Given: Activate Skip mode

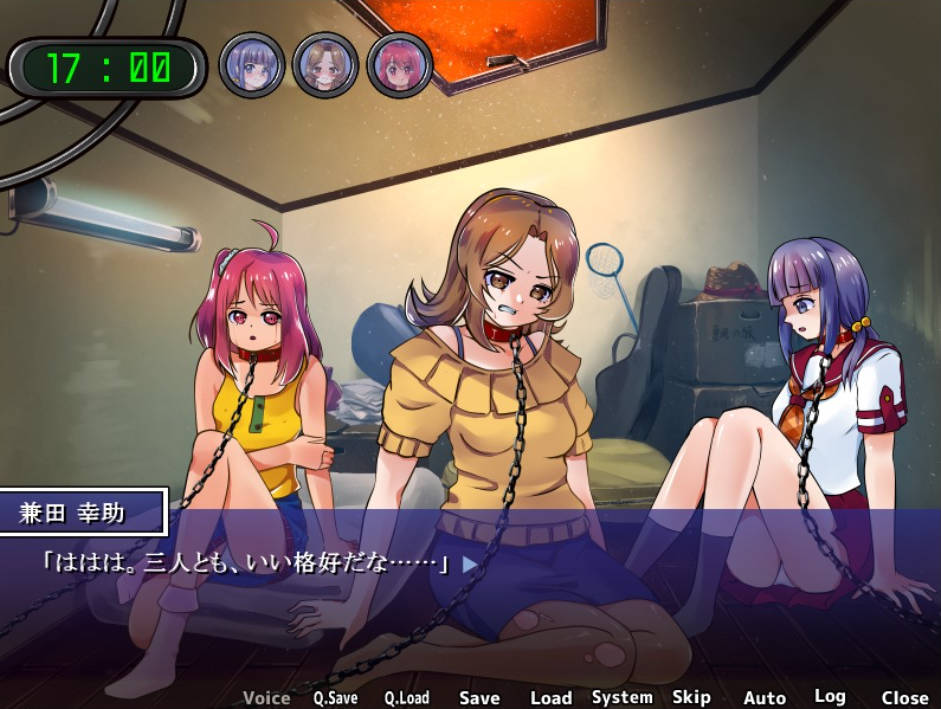Looking at the screenshot, I should pos(691,697).
